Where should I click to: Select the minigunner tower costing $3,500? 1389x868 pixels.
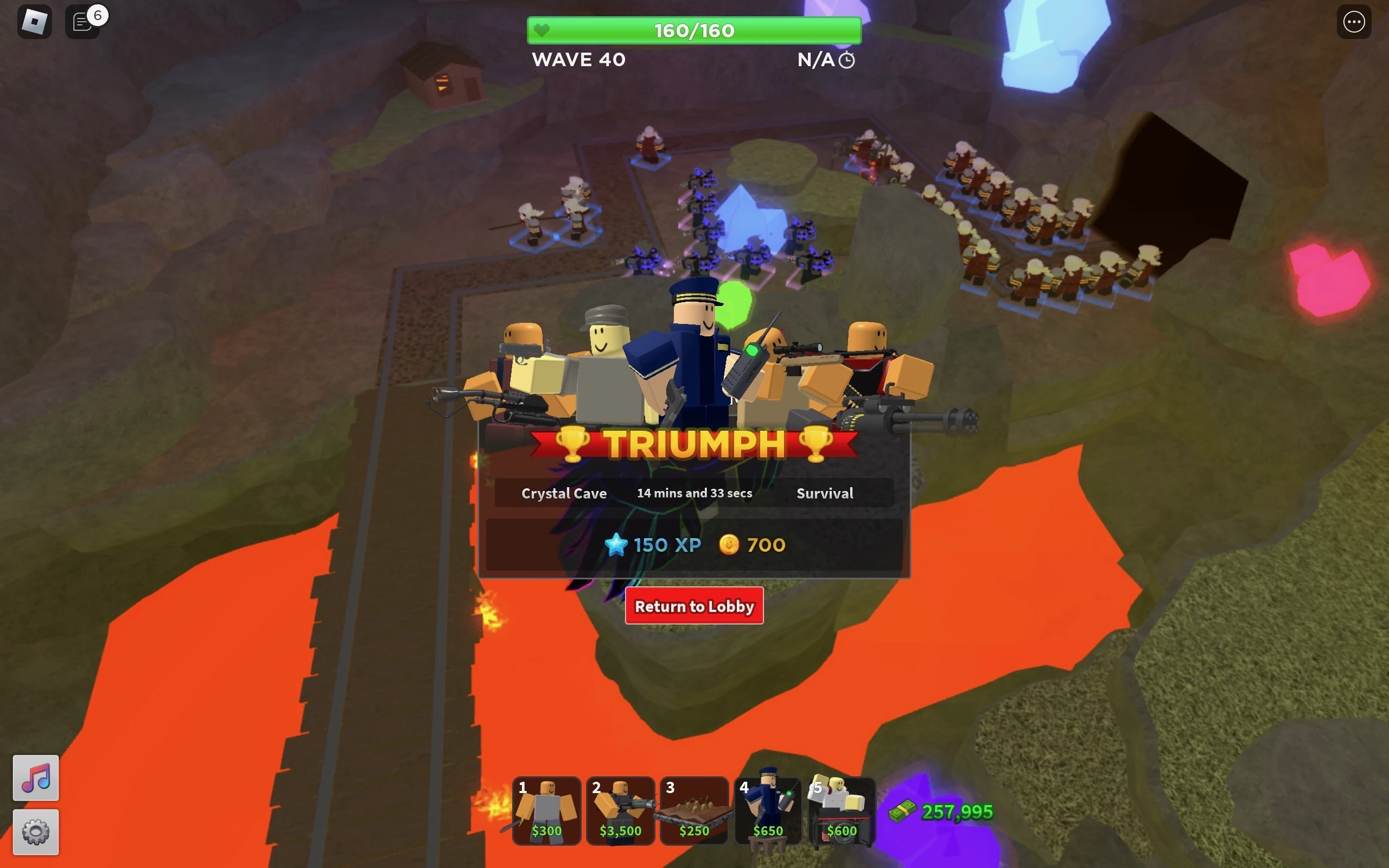coord(621,812)
